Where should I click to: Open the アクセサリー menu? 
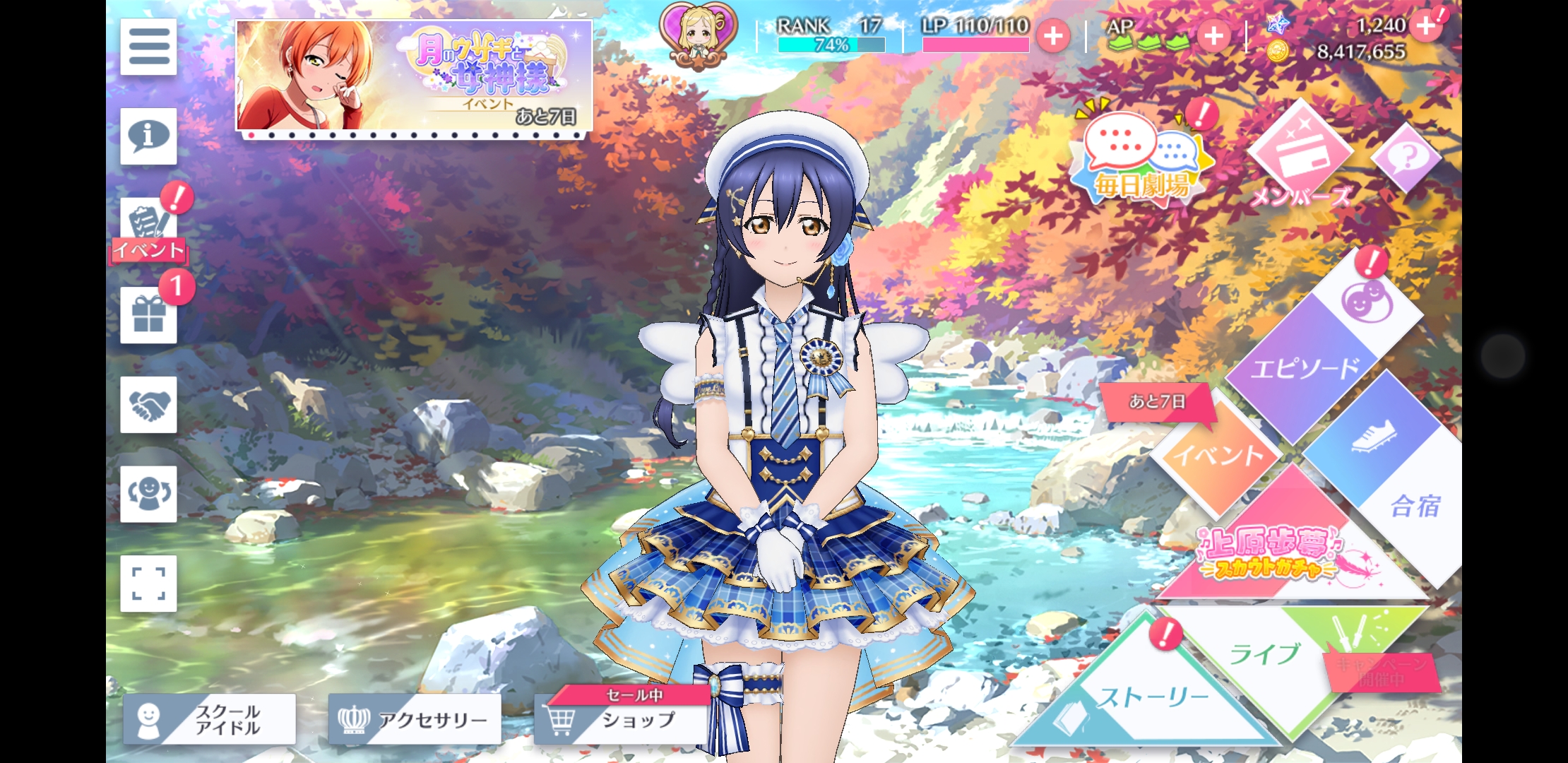tap(415, 719)
